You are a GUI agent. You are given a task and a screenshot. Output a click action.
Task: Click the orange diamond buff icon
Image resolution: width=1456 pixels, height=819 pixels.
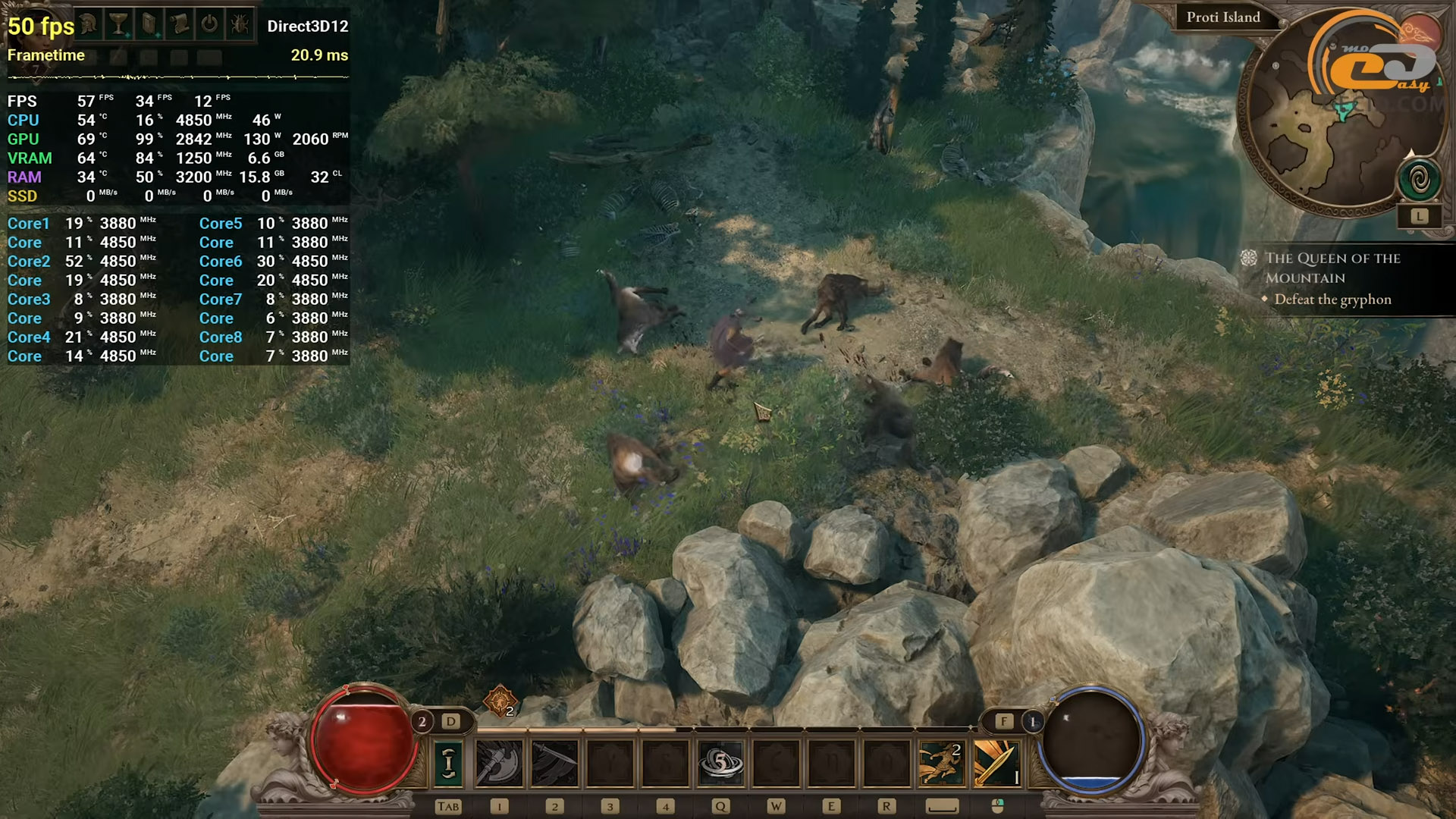[x=500, y=701]
